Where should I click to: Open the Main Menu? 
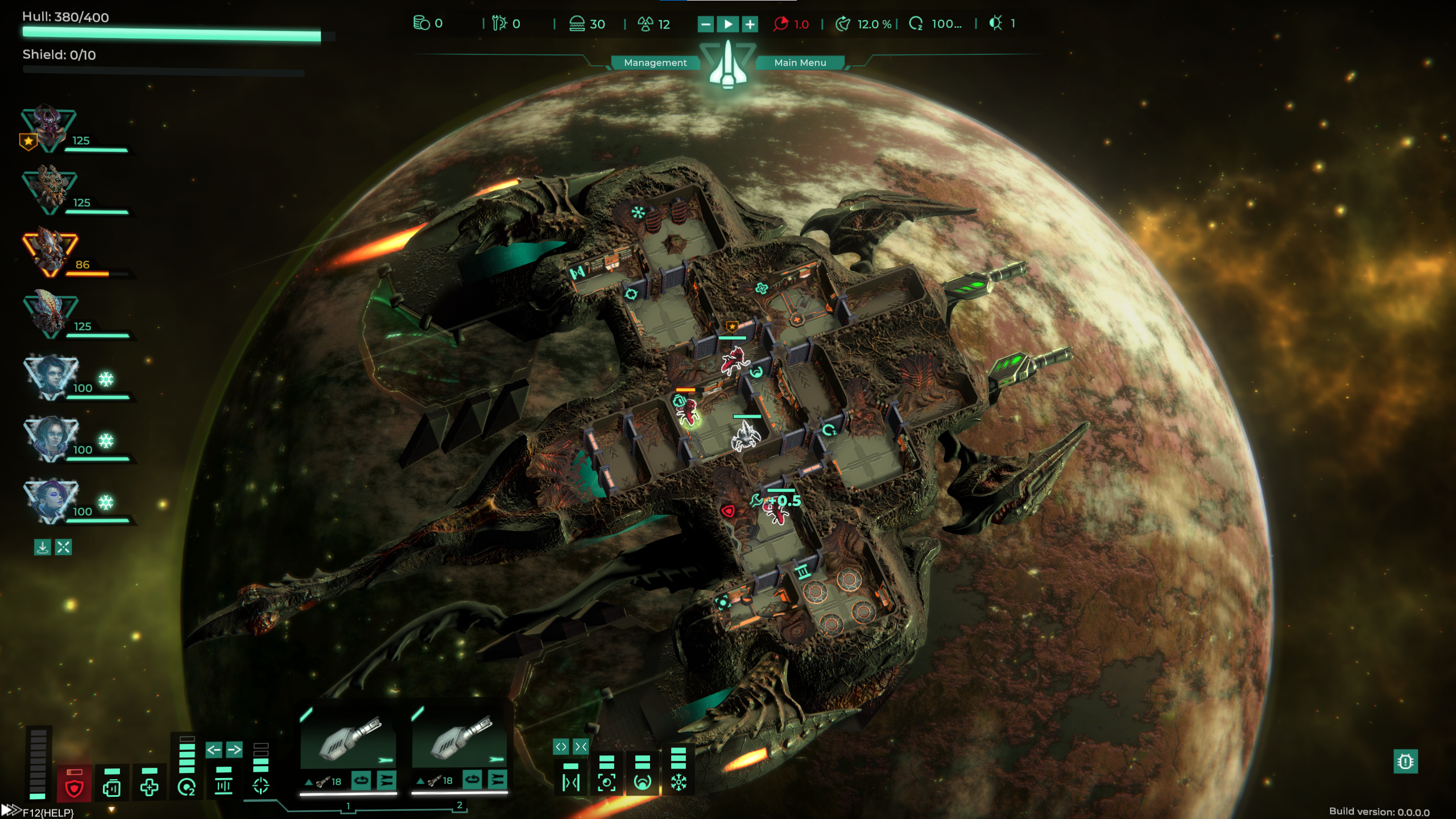point(800,63)
